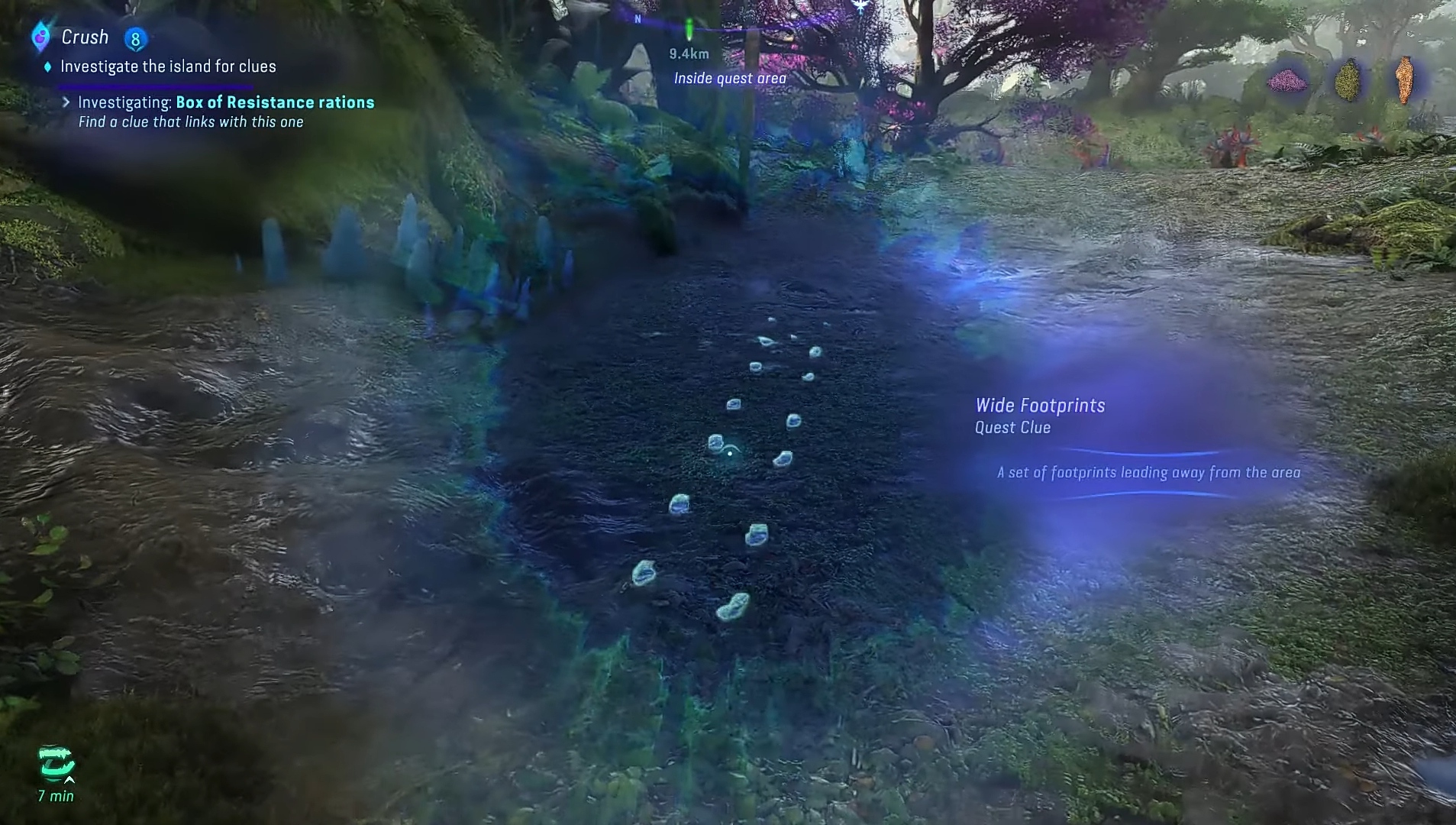Click the level 8 badge beside Crush

pyautogui.click(x=136, y=37)
